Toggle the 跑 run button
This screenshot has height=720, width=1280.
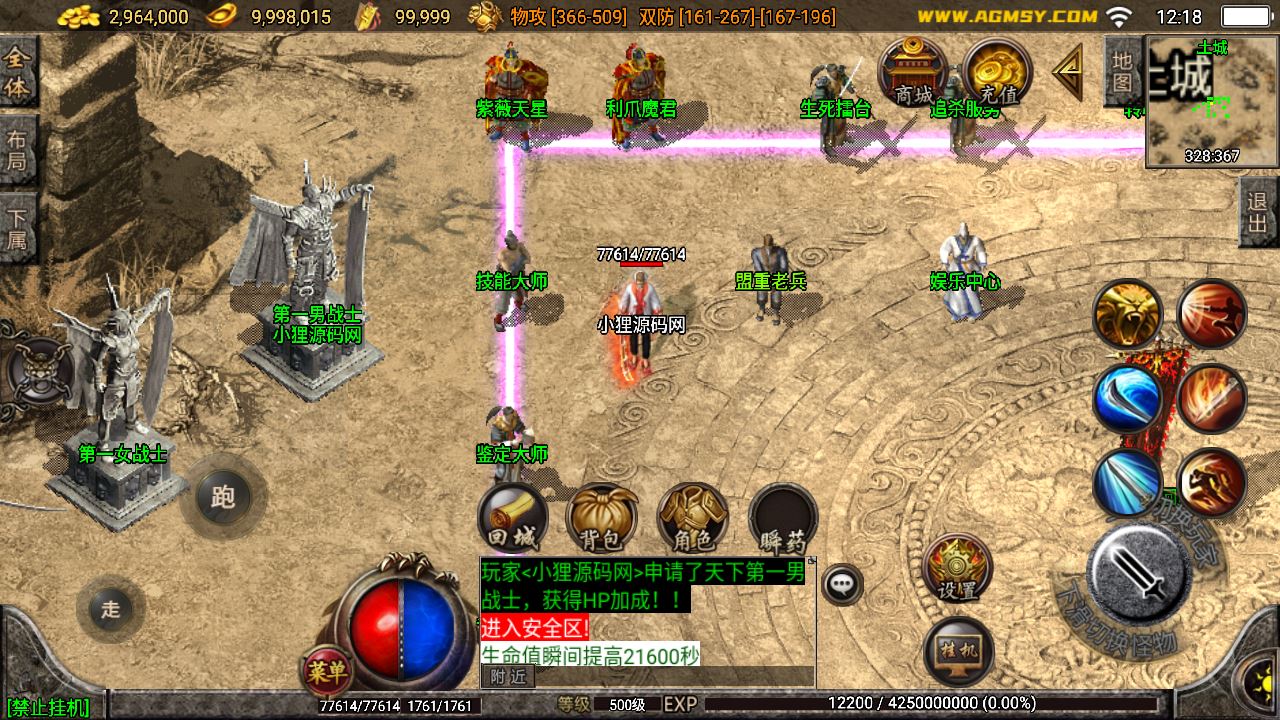(x=222, y=497)
